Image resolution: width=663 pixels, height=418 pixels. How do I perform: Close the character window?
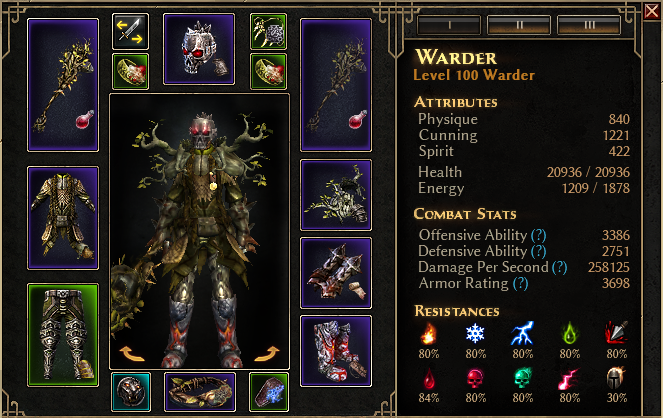(651, 10)
